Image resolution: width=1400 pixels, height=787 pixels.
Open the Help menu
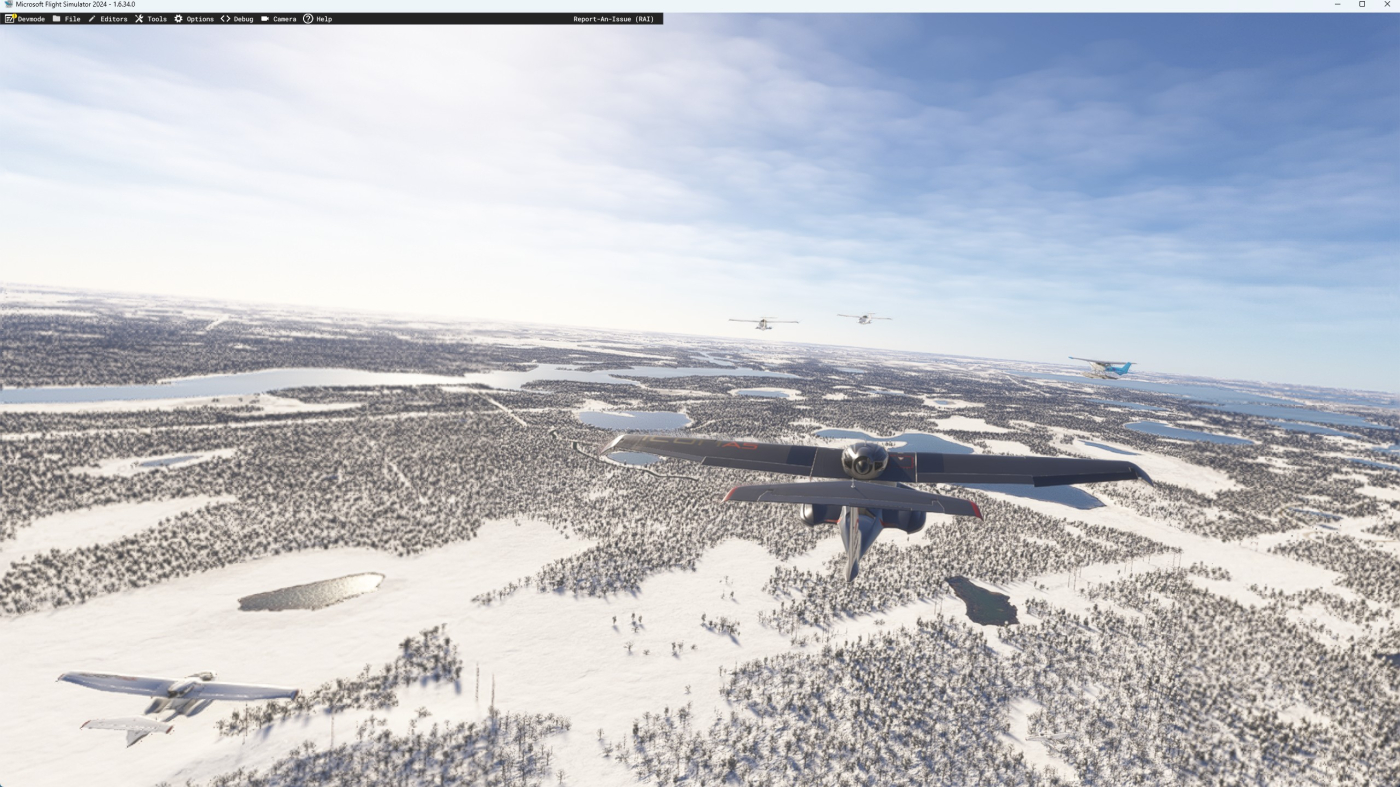[318, 19]
